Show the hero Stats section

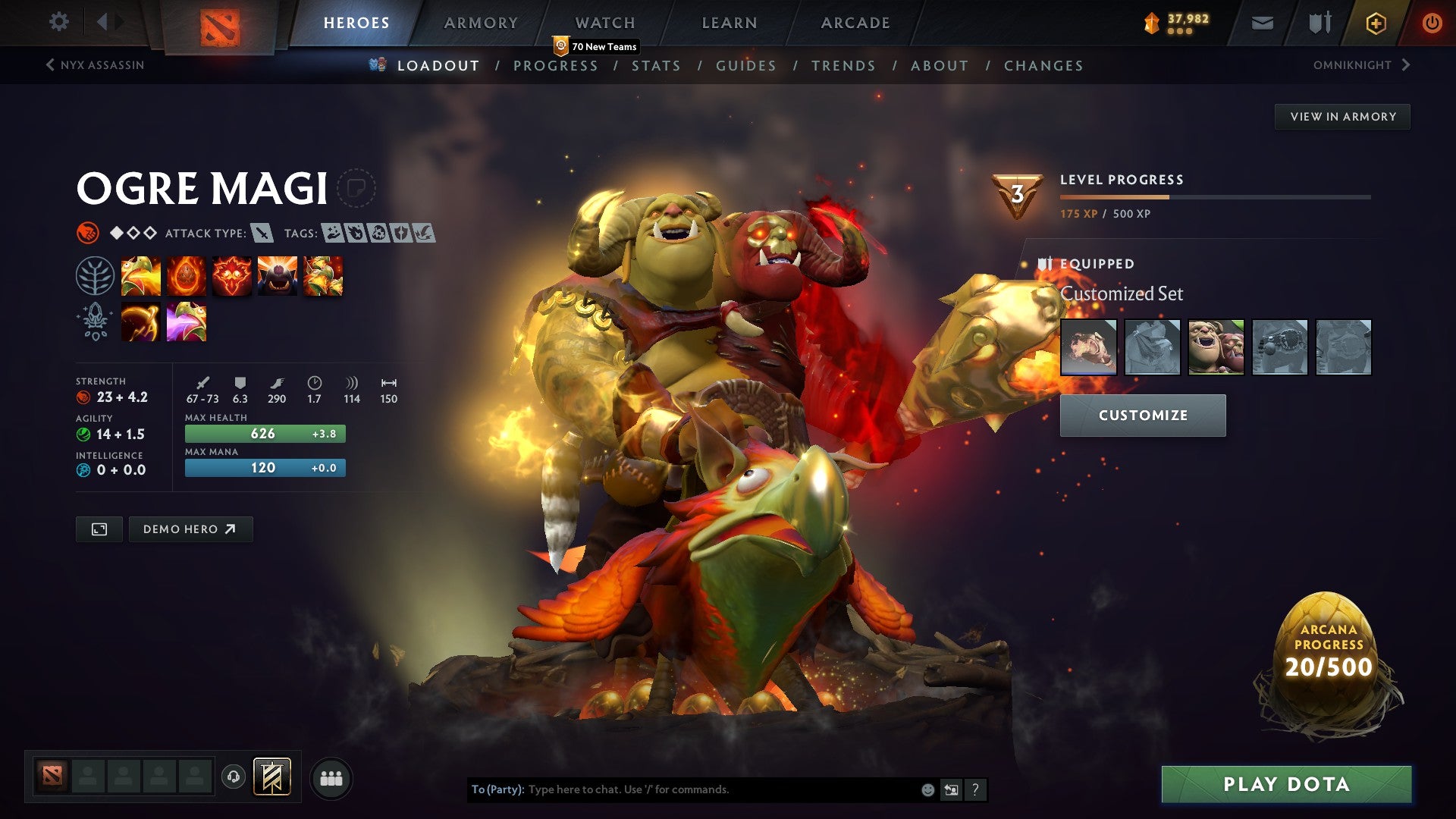(x=656, y=66)
